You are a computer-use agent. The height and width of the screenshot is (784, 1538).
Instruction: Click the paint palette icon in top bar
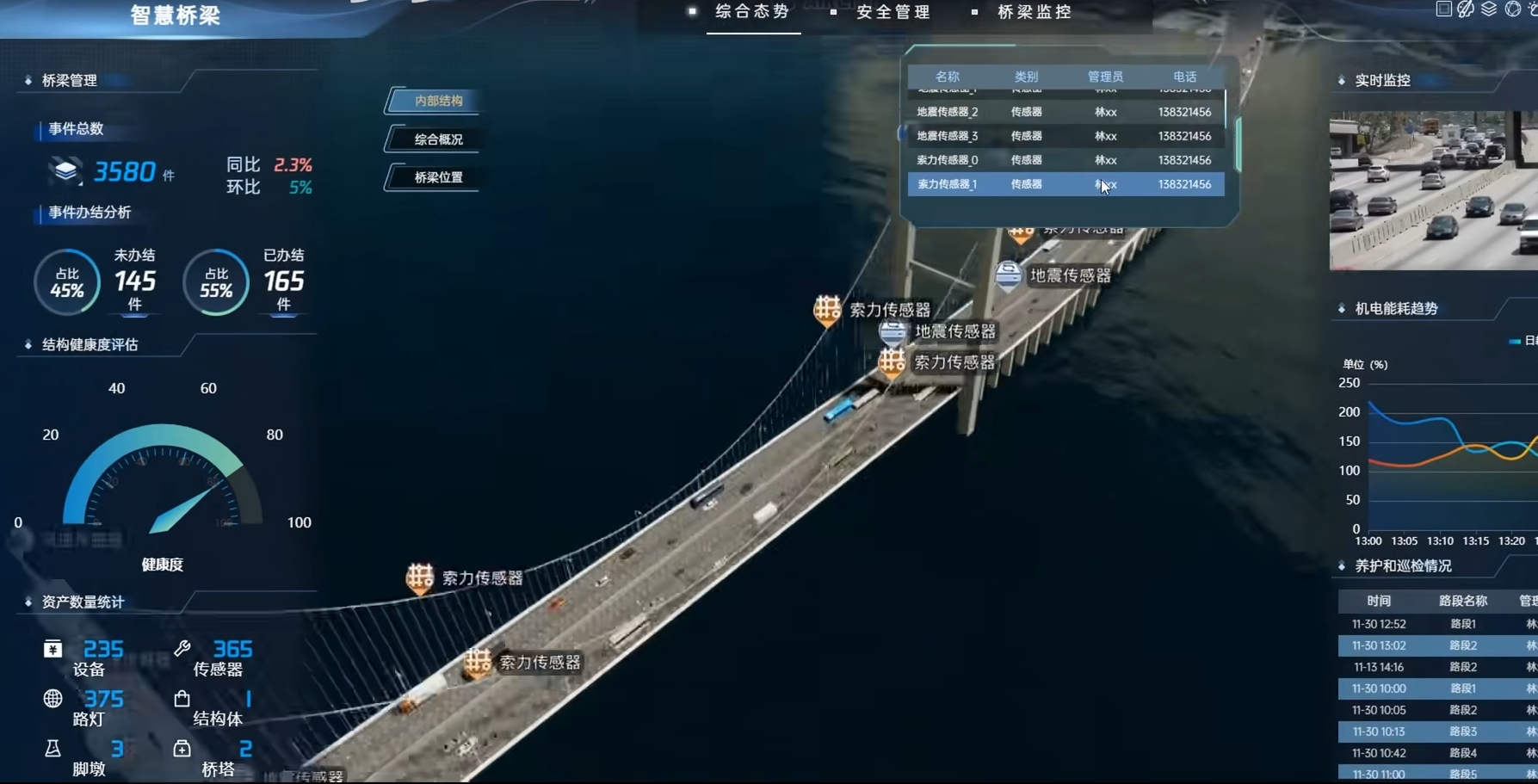tap(1466, 9)
